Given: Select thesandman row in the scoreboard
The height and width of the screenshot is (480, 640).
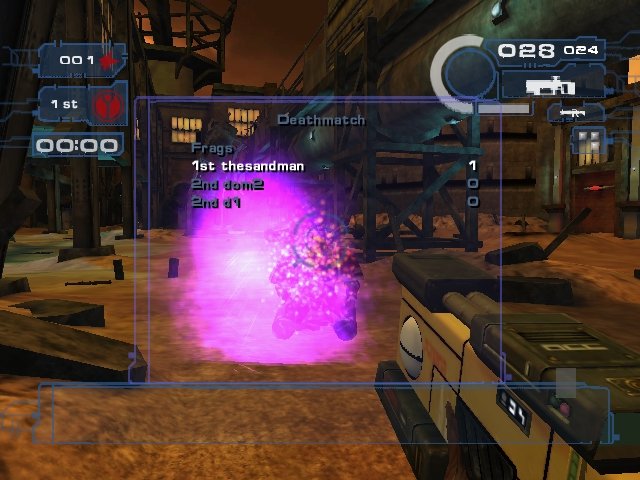Looking at the screenshot, I should click(248, 166).
